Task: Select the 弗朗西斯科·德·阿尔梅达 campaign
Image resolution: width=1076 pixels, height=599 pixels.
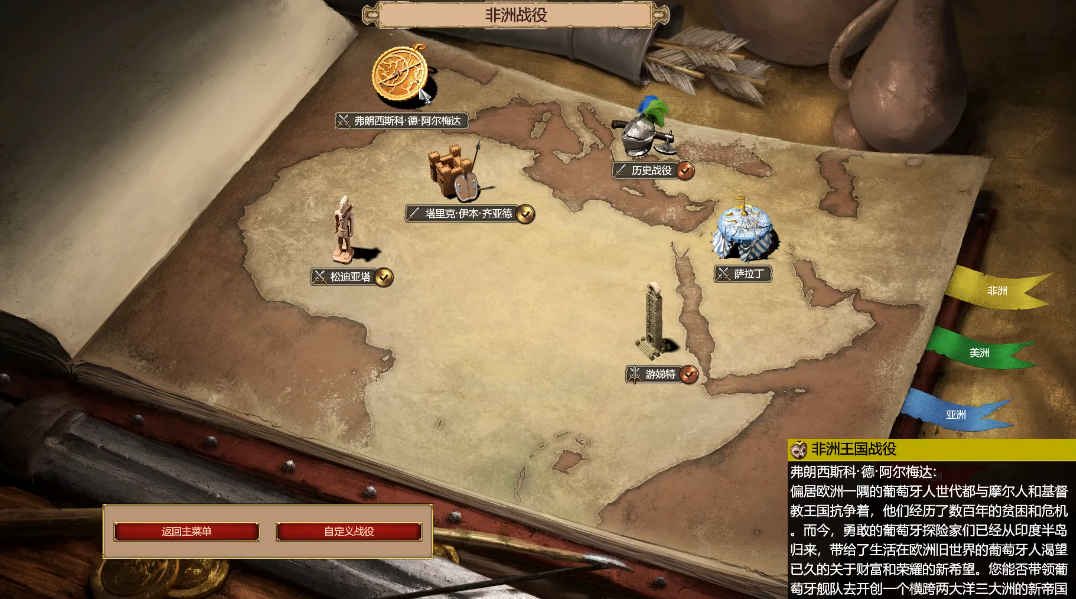Action: click(402, 121)
